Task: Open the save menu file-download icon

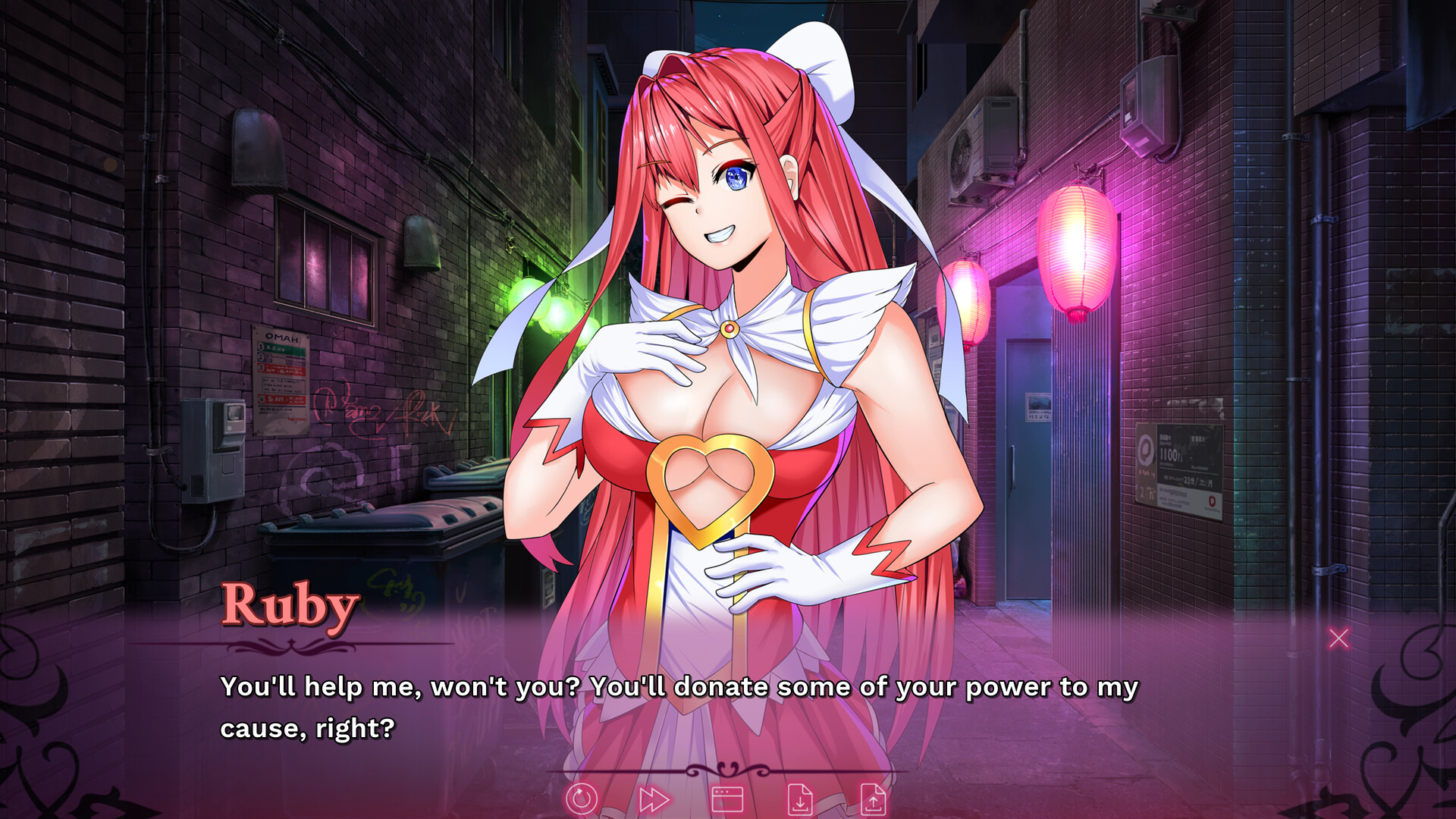Action: tap(802, 799)
